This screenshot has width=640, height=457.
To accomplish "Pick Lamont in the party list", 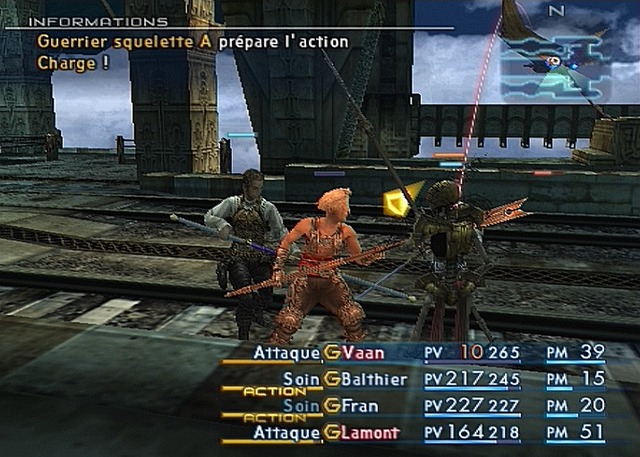I will (x=371, y=433).
